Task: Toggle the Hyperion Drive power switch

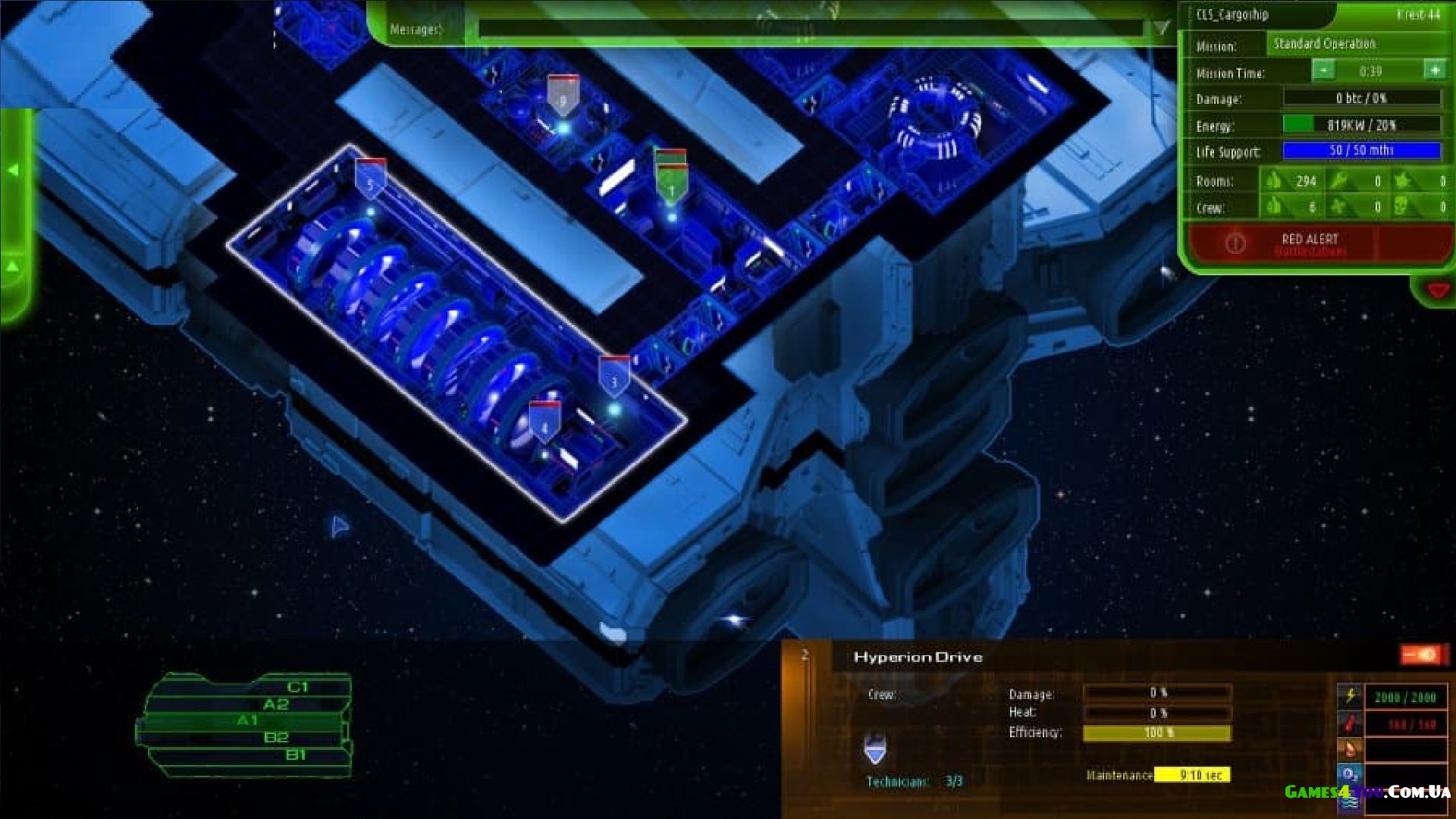Action: pyautogui.click(x=1419, y=654)
